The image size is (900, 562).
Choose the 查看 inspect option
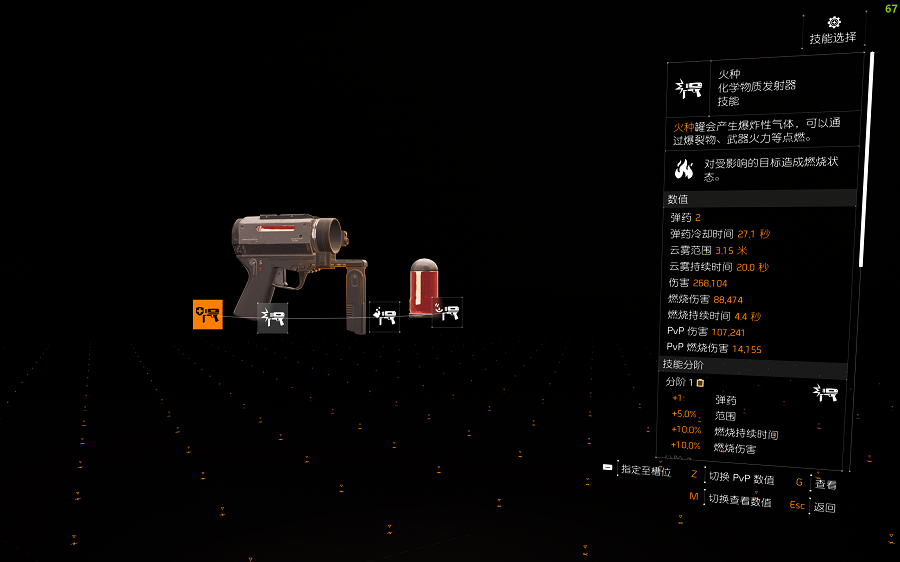(x=825, y=484)
